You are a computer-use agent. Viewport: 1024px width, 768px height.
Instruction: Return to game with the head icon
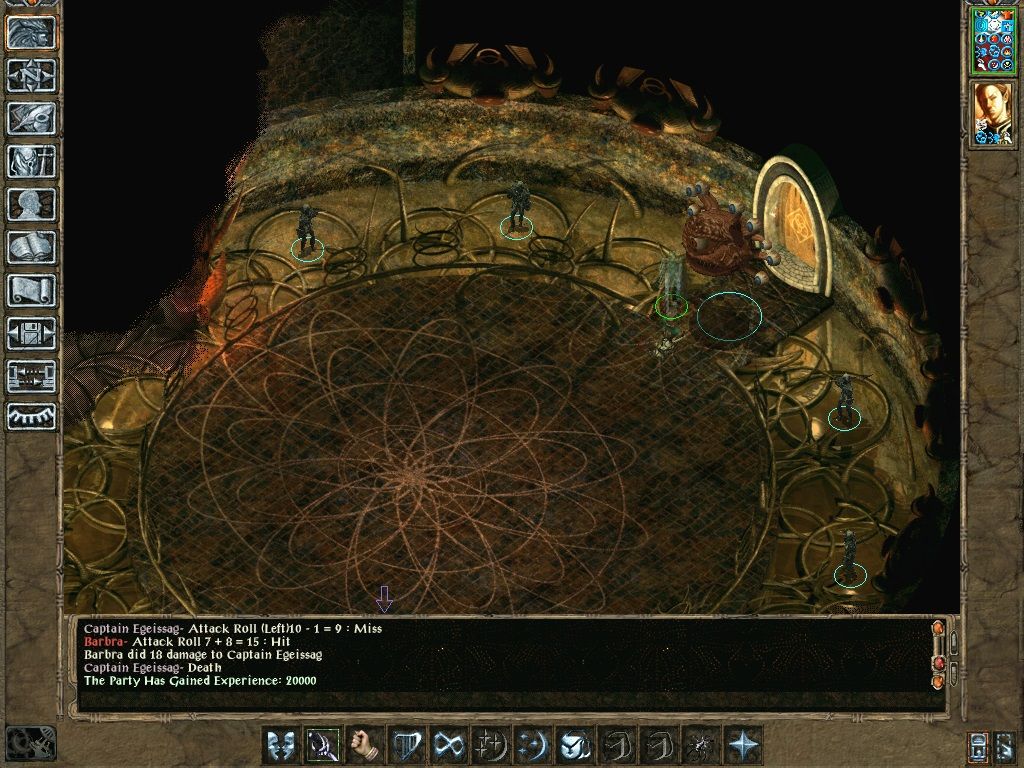32,33
